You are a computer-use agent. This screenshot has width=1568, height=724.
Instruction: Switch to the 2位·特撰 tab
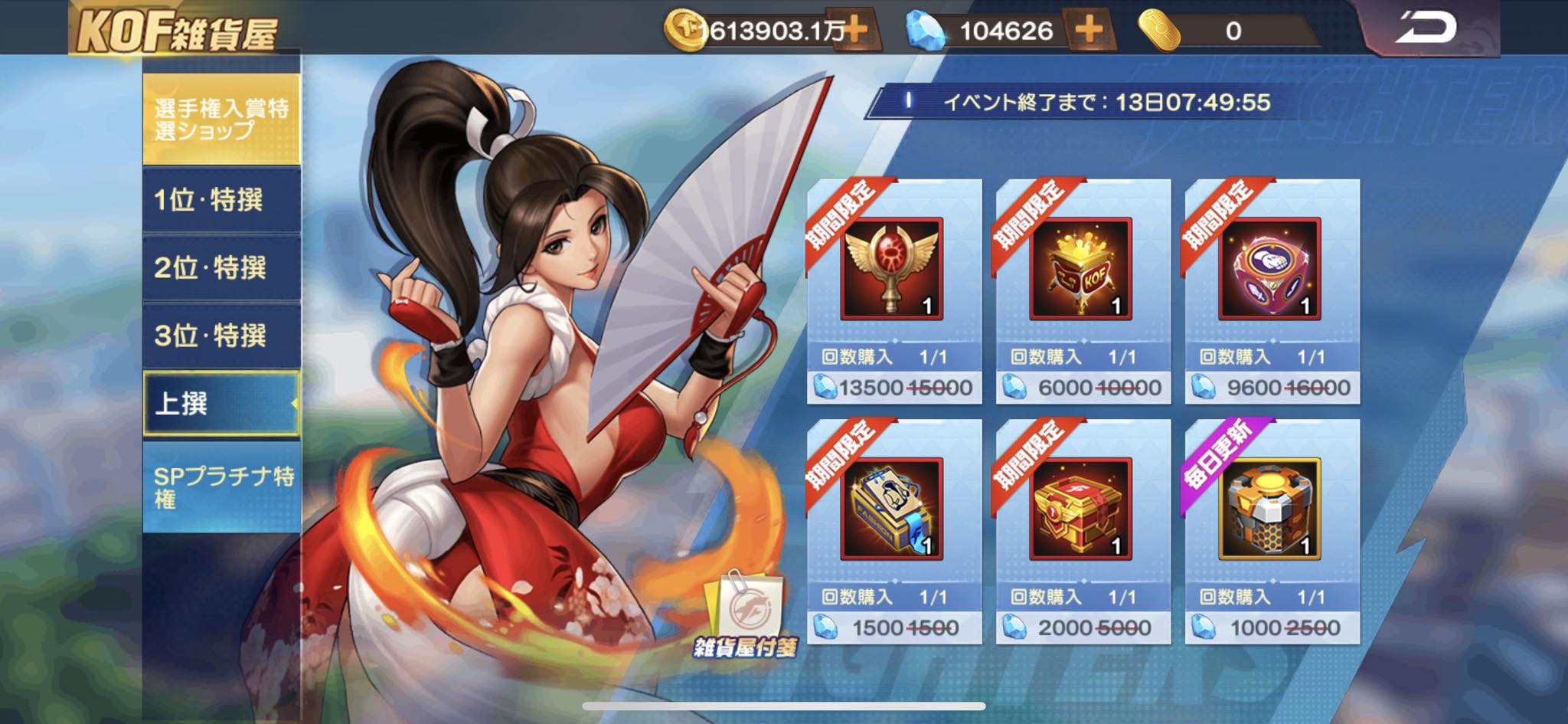point(220,267)
